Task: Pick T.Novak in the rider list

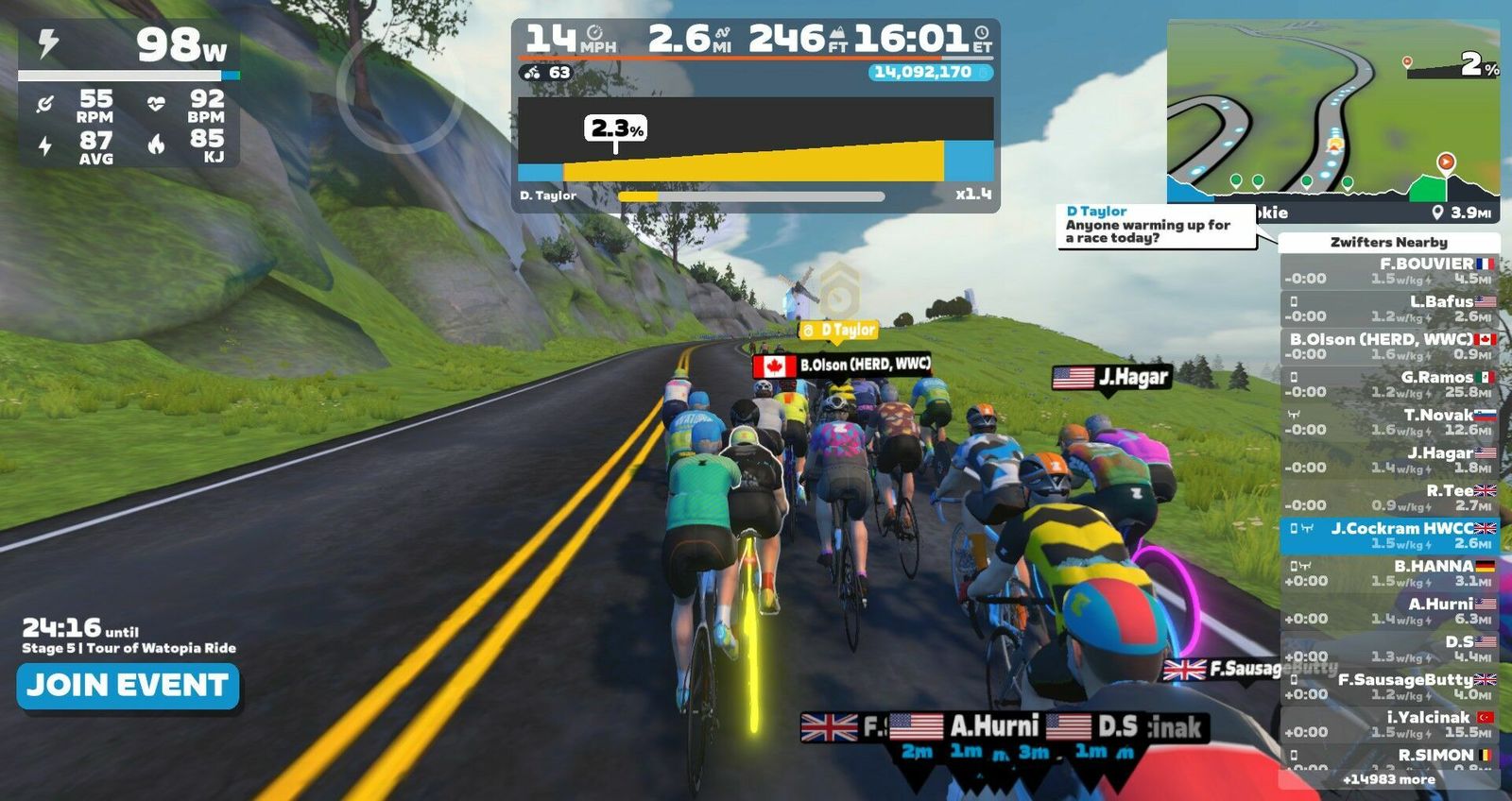Action: [1389, 422]
